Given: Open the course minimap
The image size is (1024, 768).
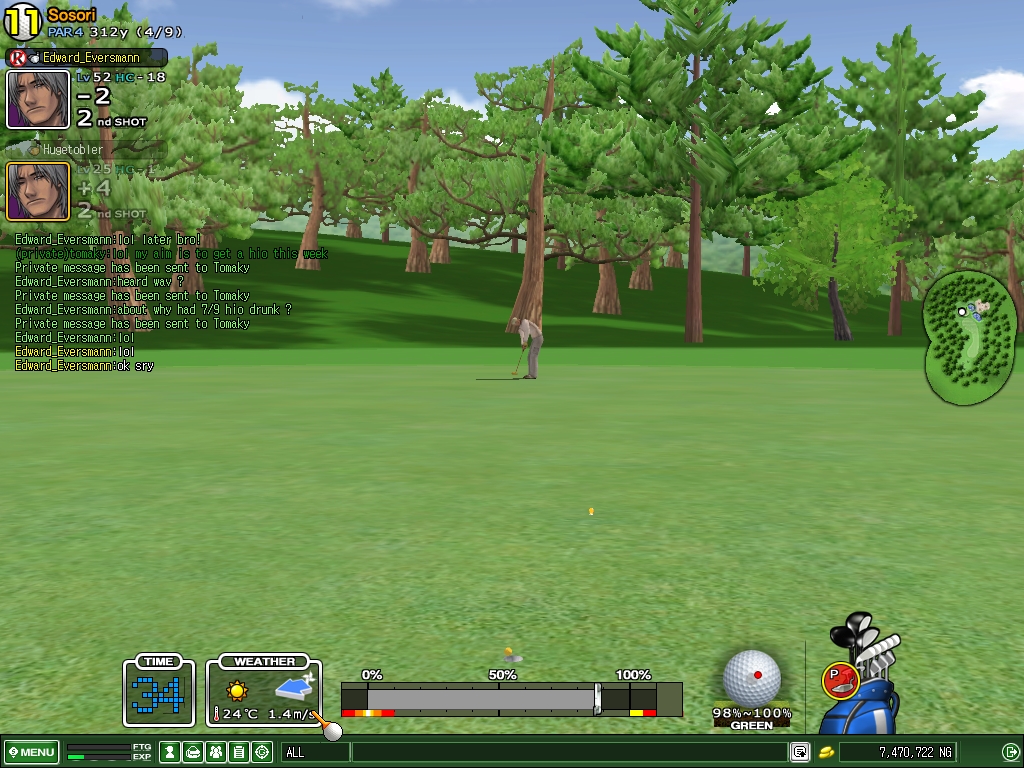Looking at the screenshot, I should [970, 340].
